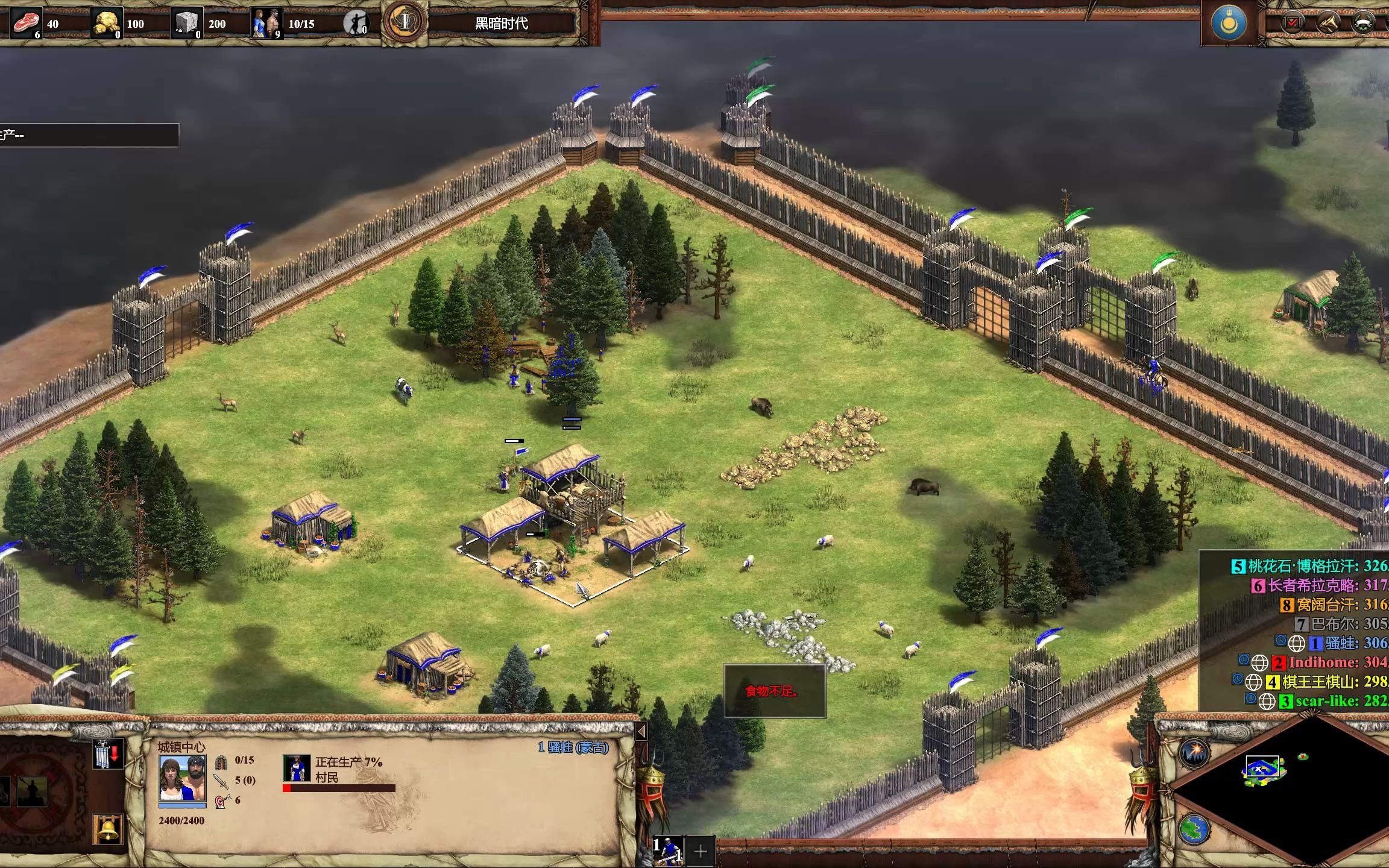Screen dimensions: 1389x868
Task: Add a new control group
Action: 701,851
